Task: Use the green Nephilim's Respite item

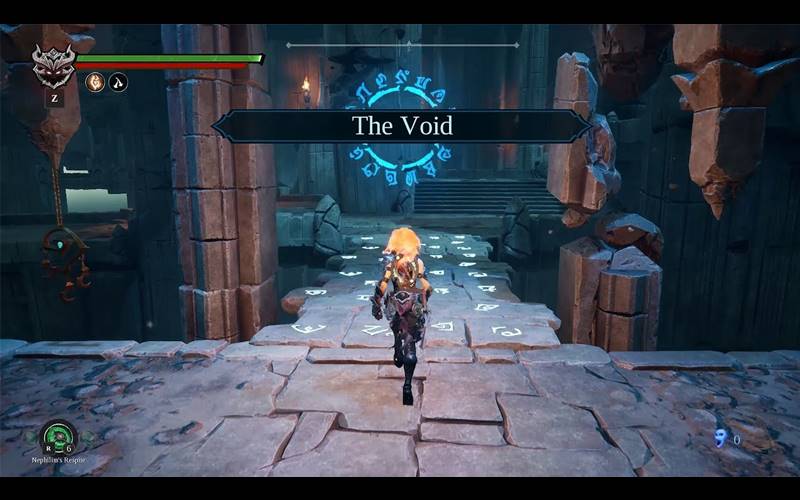Action: (x=58, y=437)
